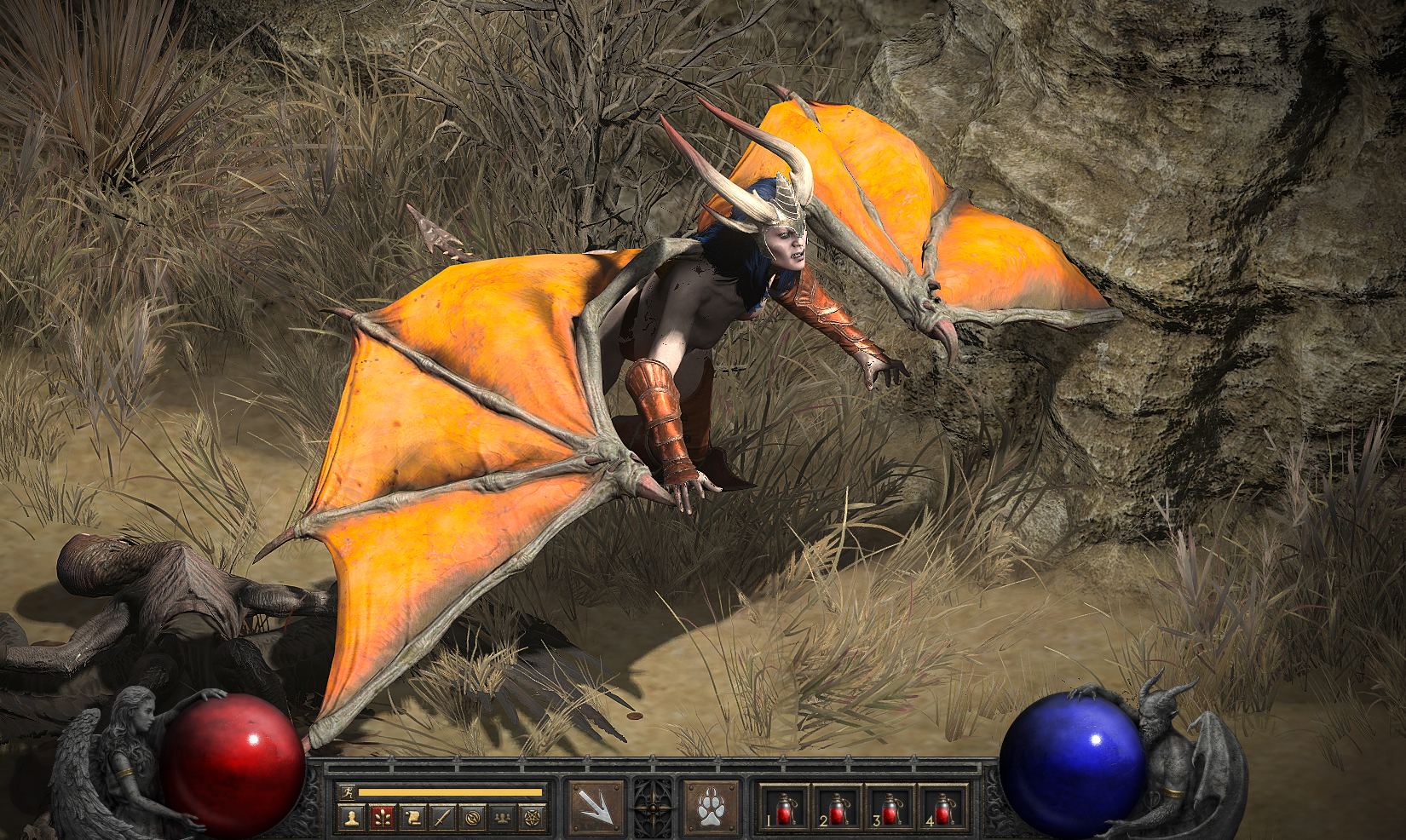Toggle the run/walk icon
1406x840 pixels.
(347, 792)
